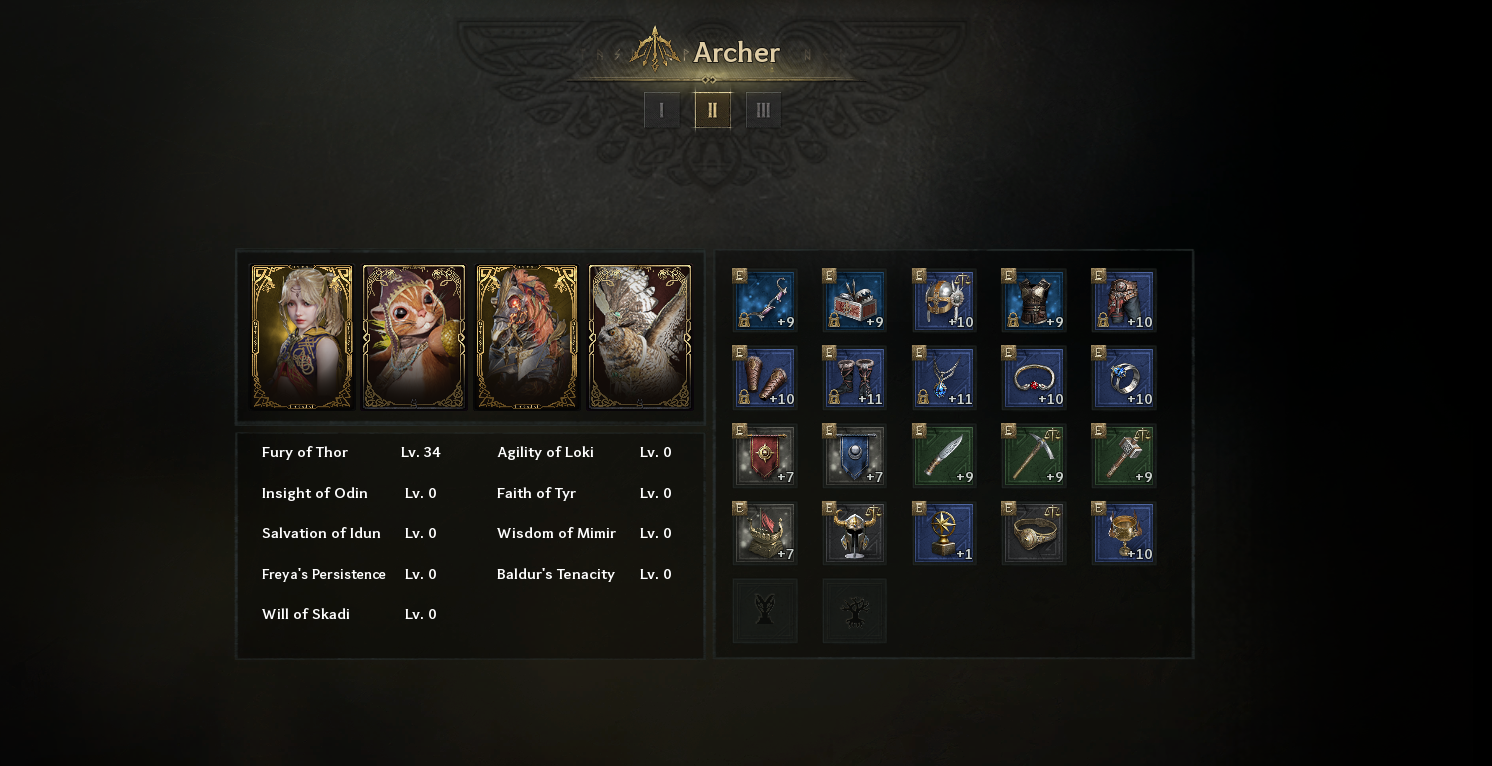Select the white owl card
Viewport: 1492px width, 766px height.
tap(640, 337)
